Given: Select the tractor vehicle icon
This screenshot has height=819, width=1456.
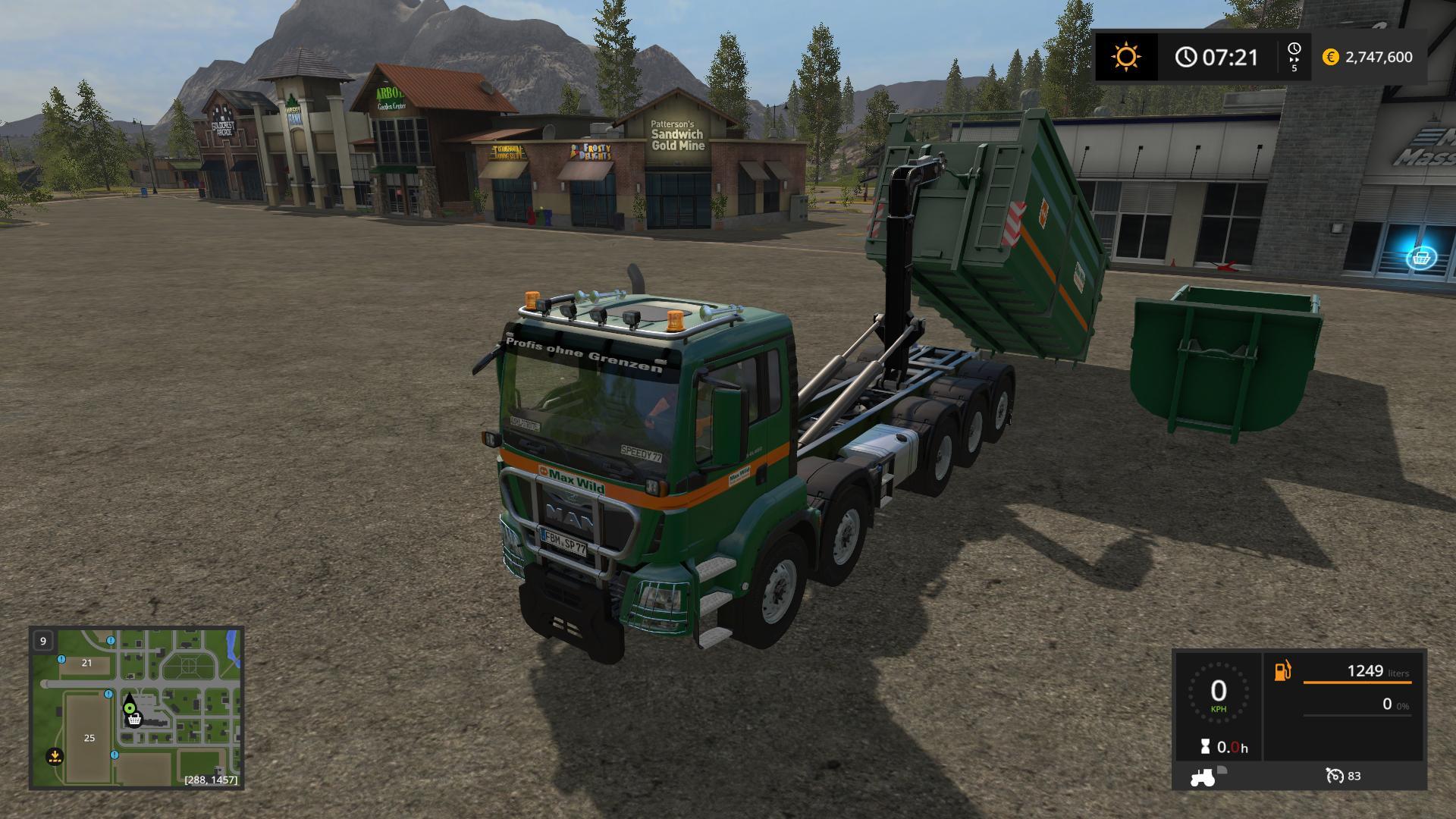Looking at the screenshot, I should pos(1203,777).
